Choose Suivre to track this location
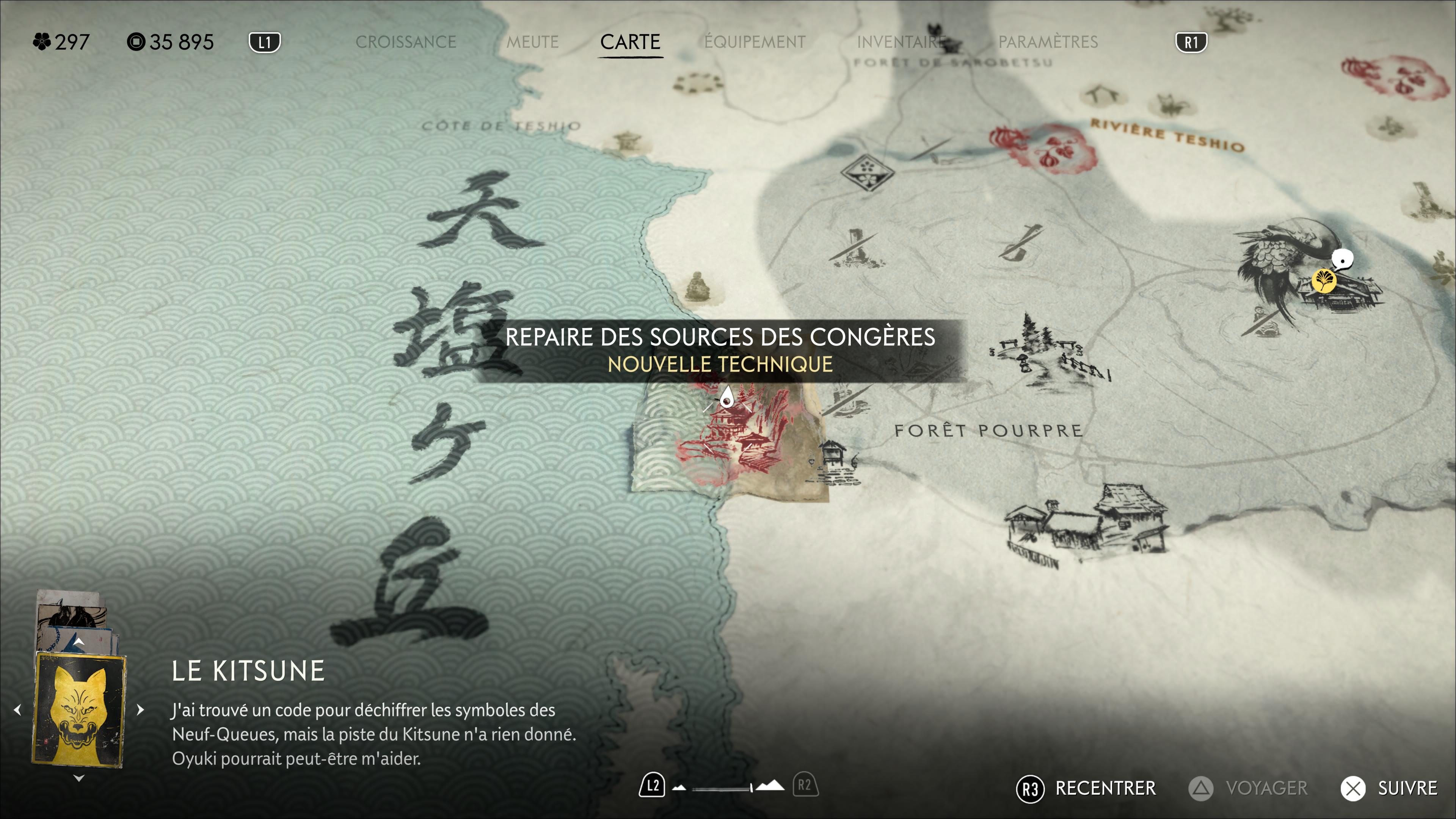The width and height of the screenshot is (1456, 819). click(x=1389, y=788)
